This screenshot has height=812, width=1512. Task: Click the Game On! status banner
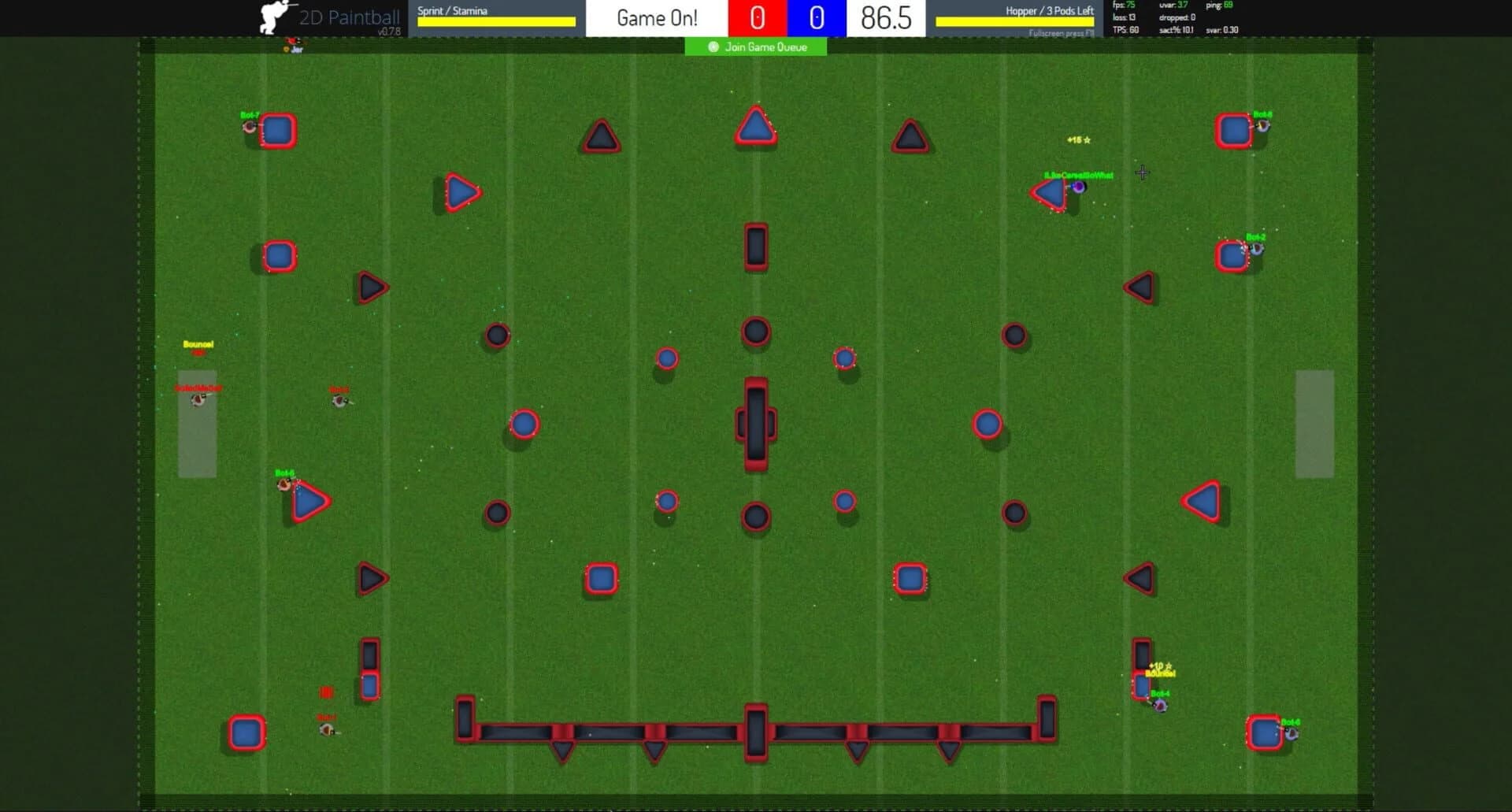[x=658, y=18]
